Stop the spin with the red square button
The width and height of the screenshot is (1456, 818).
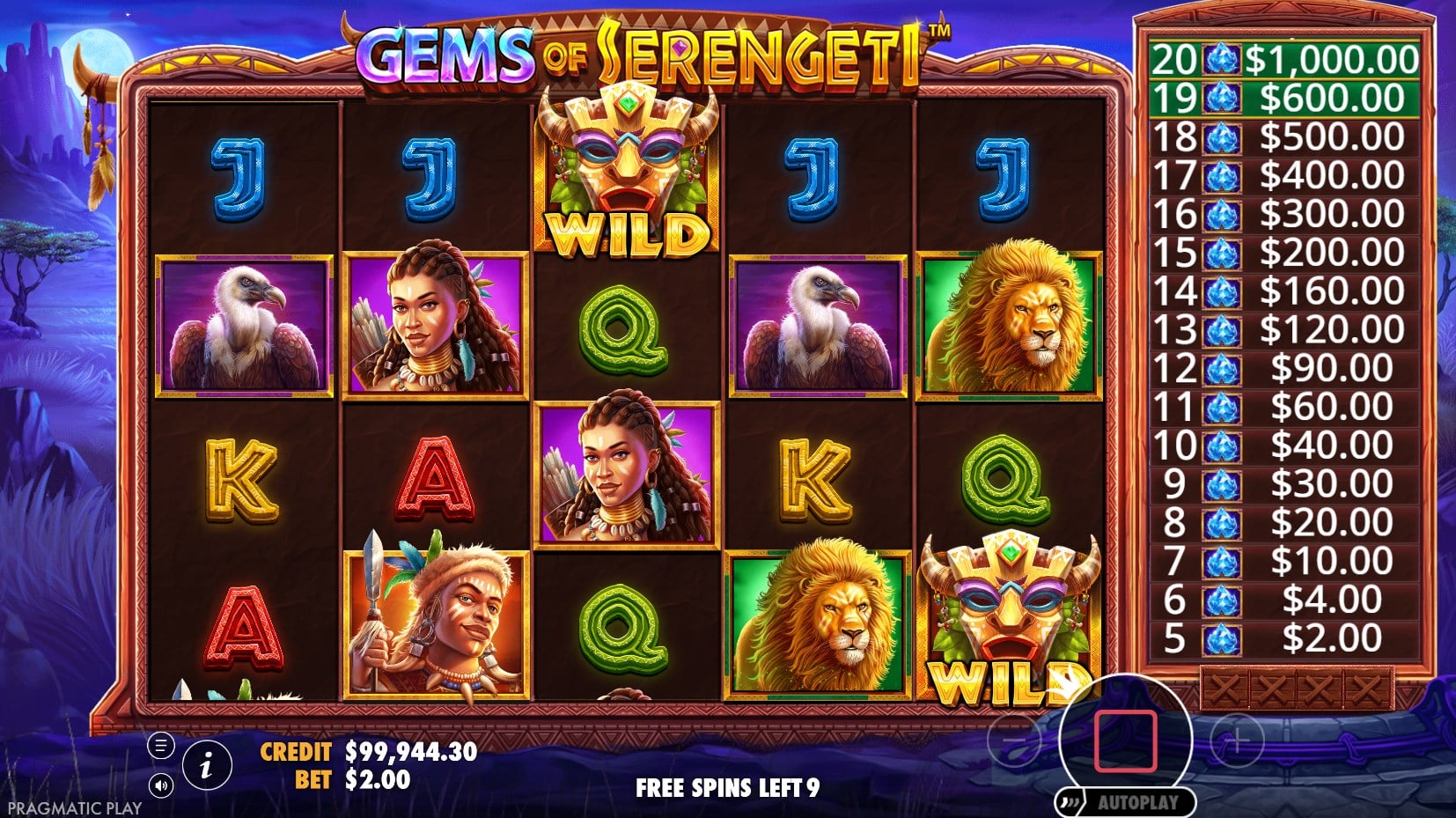(1125, 740)
